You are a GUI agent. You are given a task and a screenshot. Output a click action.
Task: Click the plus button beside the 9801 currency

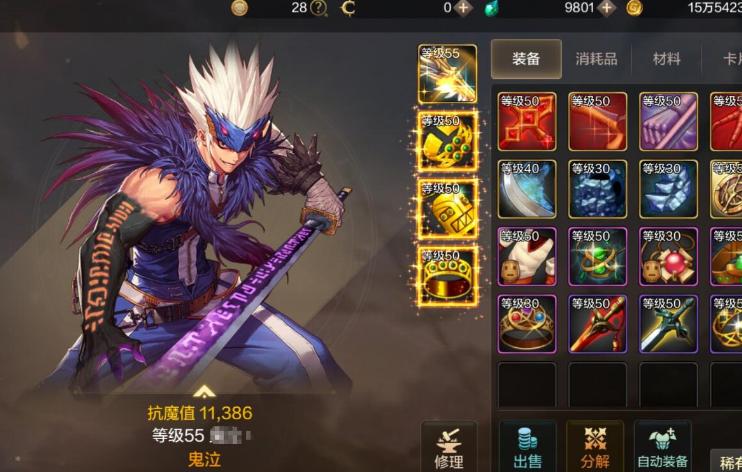tap(606, 8)
